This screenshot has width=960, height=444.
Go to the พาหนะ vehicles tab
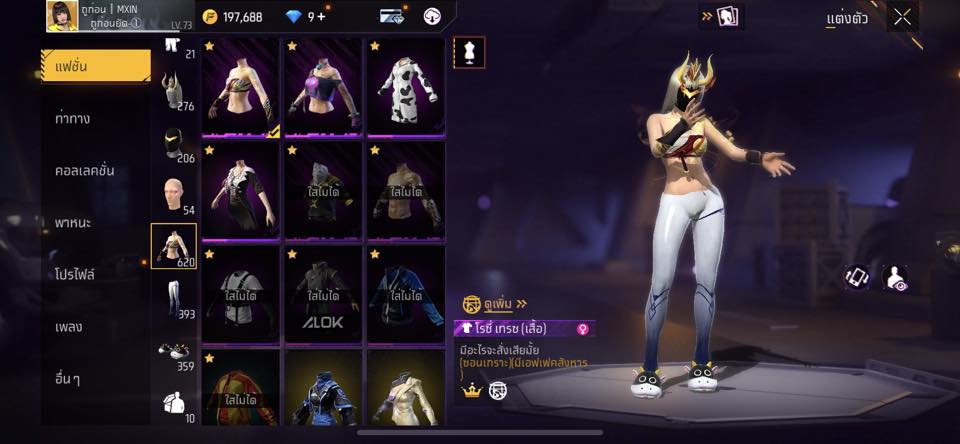click(x=73, y=222)
